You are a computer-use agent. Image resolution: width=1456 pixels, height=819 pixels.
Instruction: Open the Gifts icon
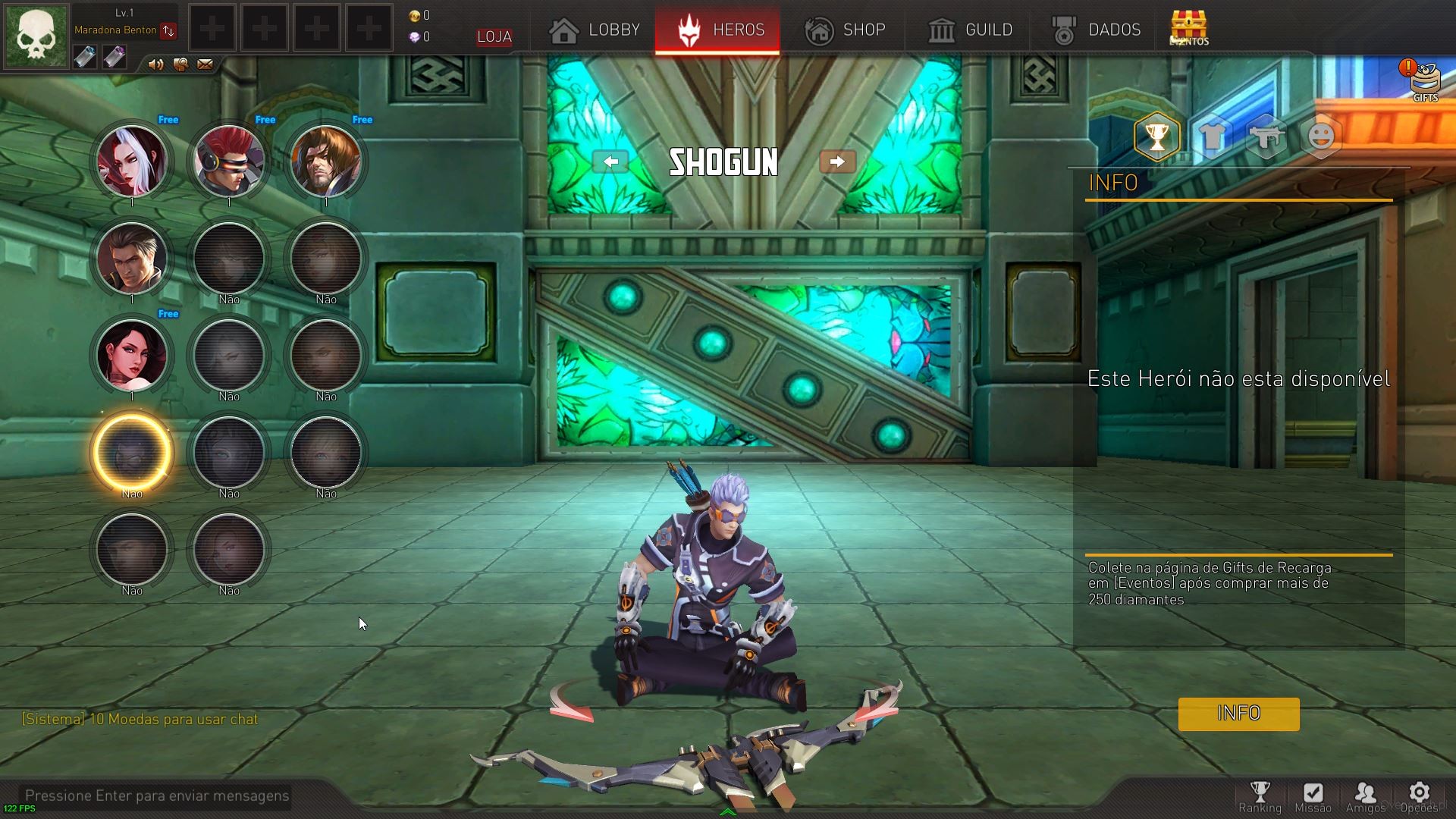coord(1424,80)
